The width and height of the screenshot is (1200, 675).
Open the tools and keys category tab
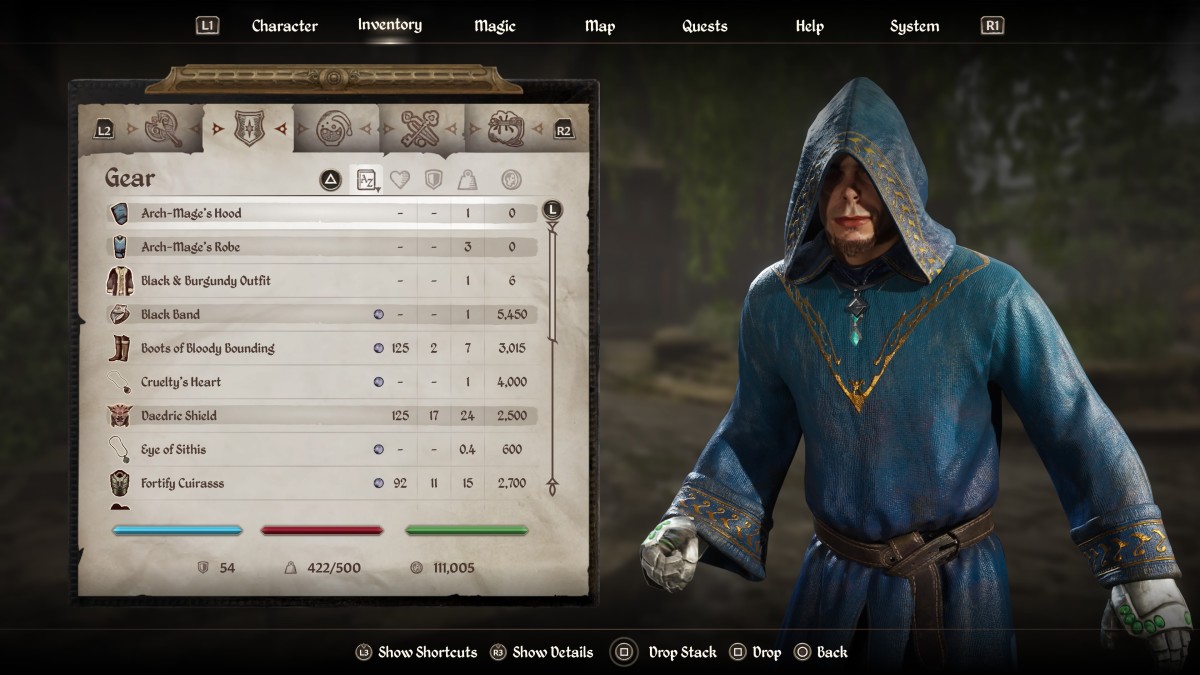[421, 128]
